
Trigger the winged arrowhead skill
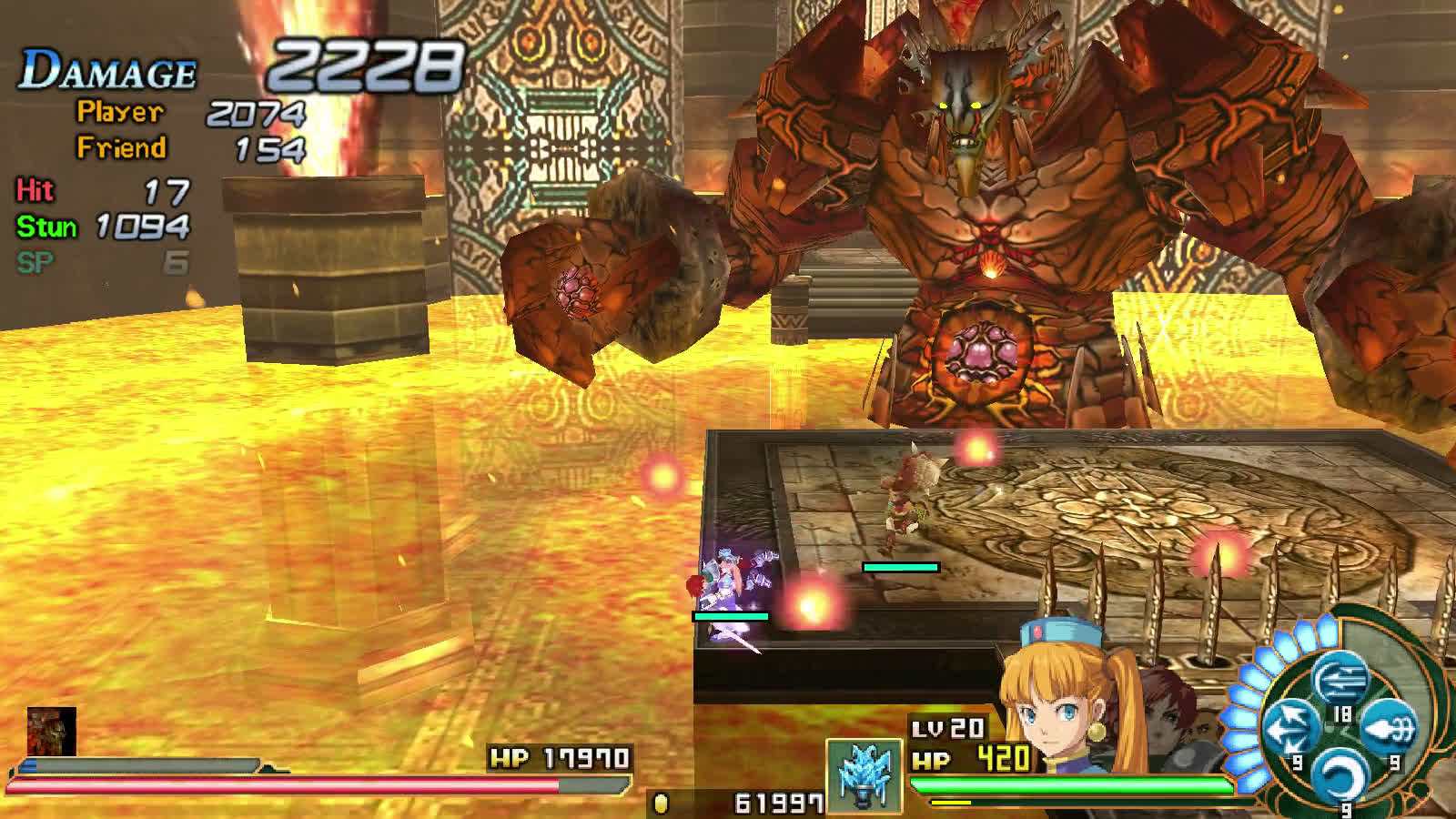coord(1390,727)
